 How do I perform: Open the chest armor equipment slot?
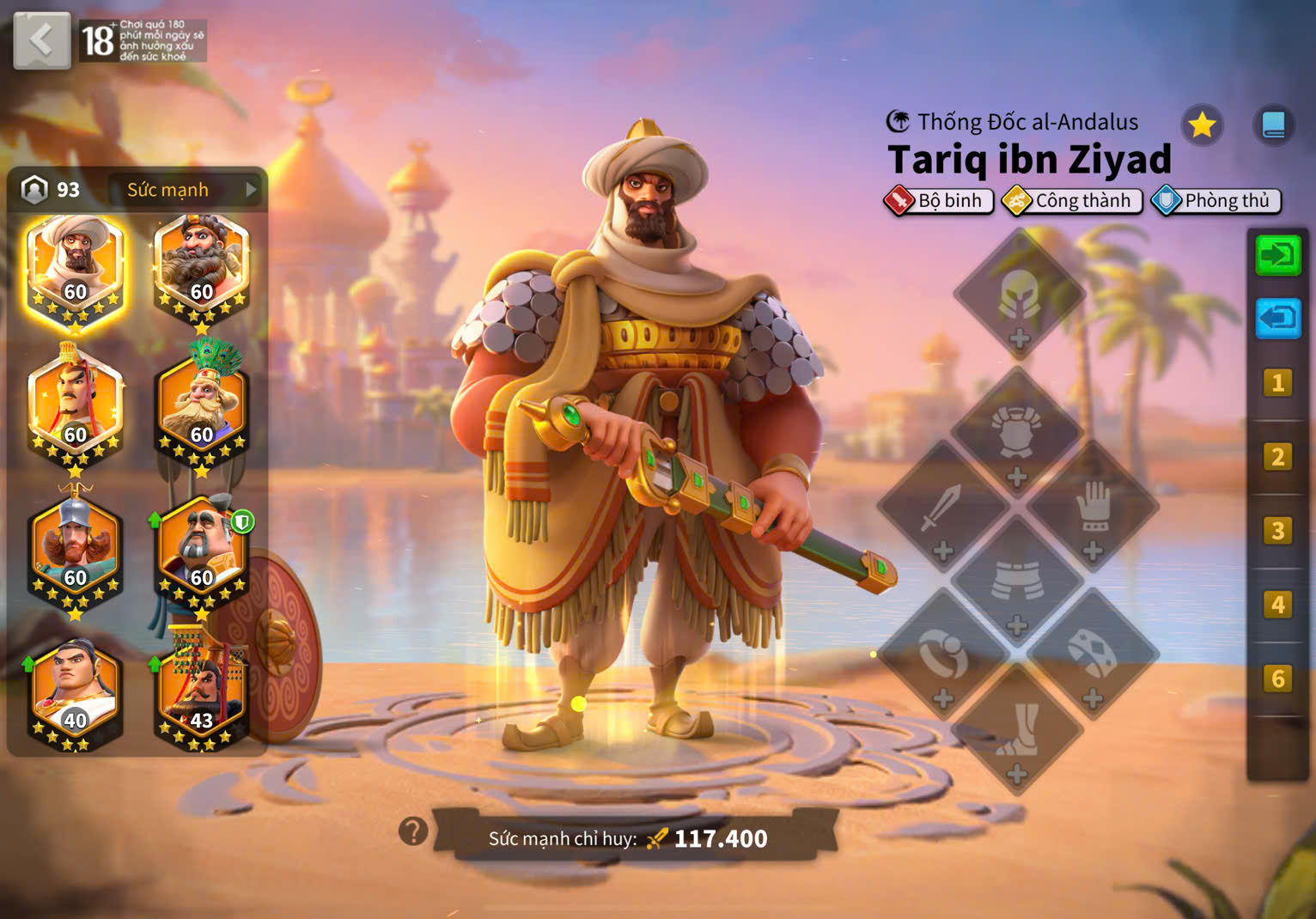[x=1017, y=434]
